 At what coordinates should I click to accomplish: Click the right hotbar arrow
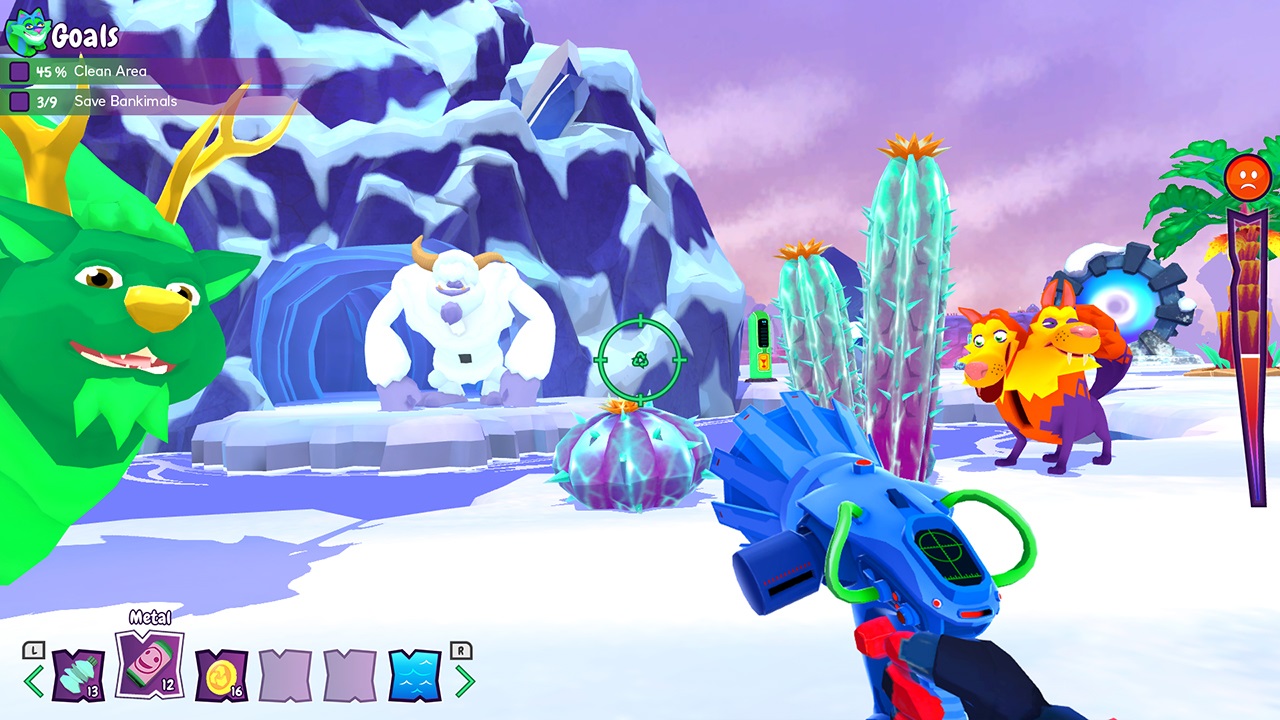coord(466,678)
